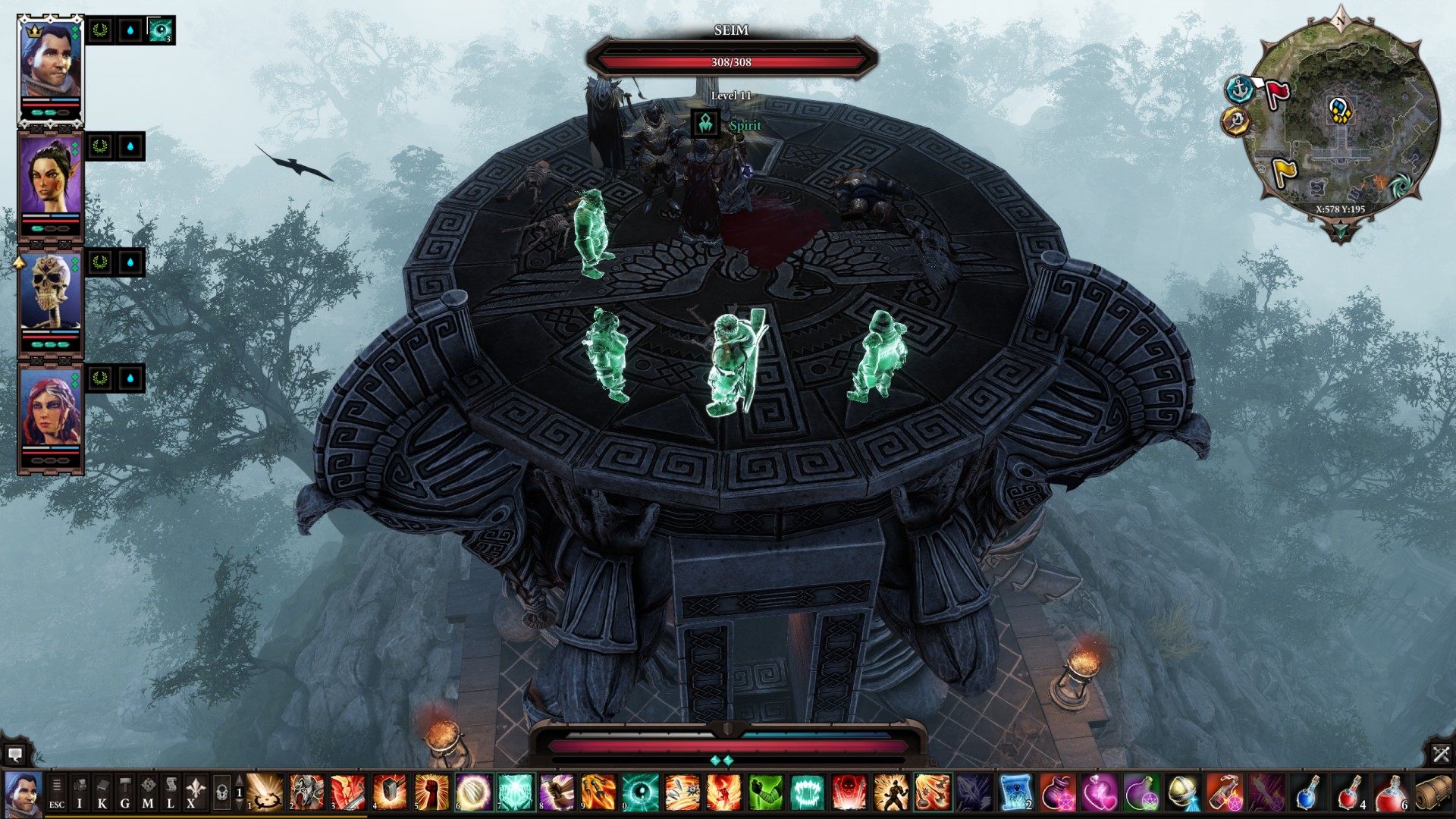This screenshot has width=1456, height=819.
Task: Drink the blue potion in the hotbar
Action: pos(1307,792)
